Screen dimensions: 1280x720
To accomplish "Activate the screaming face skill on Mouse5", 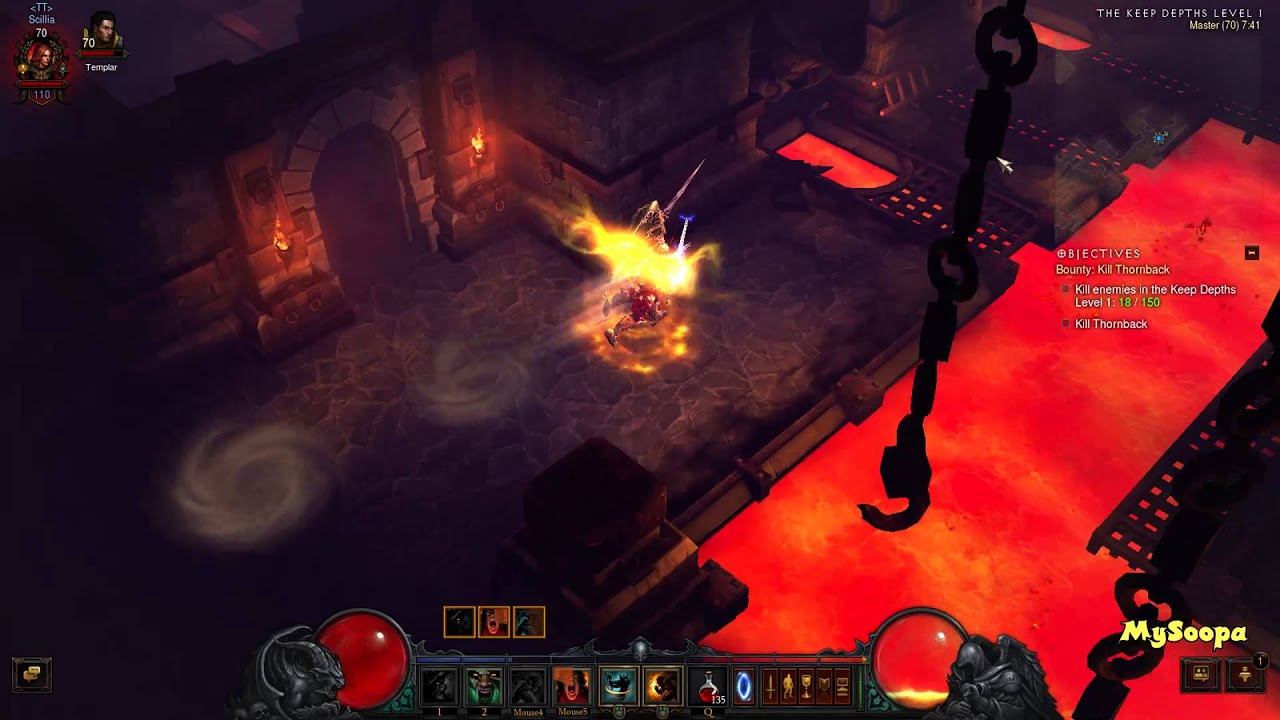I will [572, 687].
